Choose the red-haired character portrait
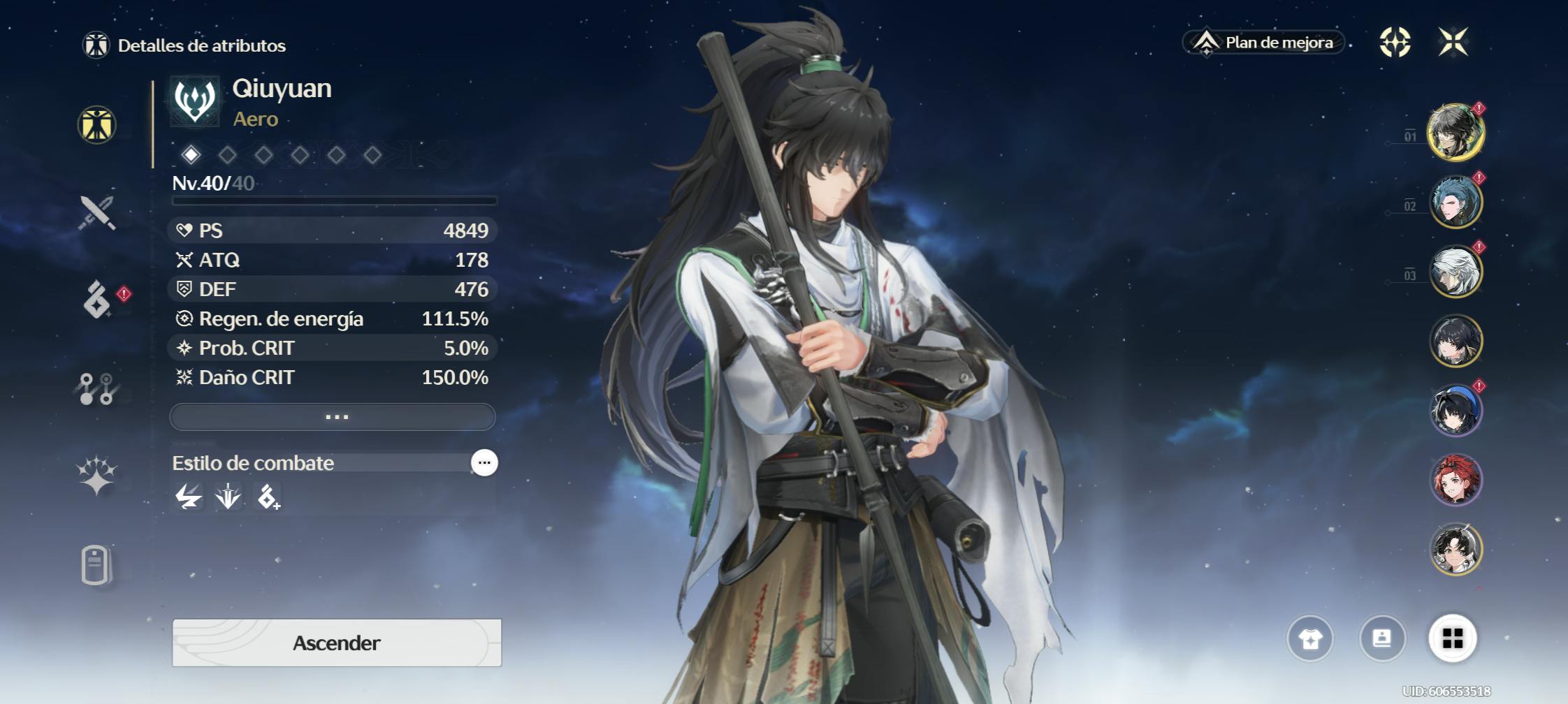Viewport: 1568px width, 704px height. click(1456, 480)
